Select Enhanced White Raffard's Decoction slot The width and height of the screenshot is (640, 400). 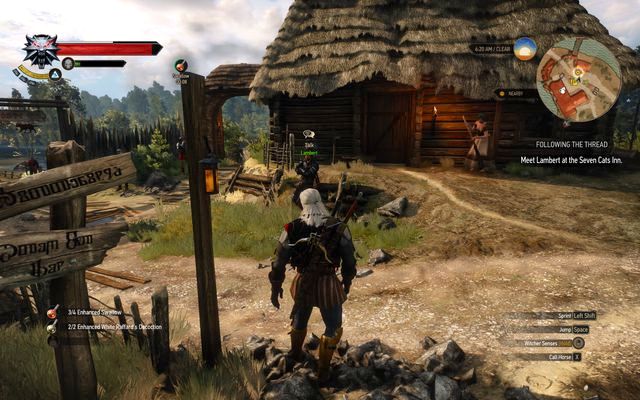52,327
